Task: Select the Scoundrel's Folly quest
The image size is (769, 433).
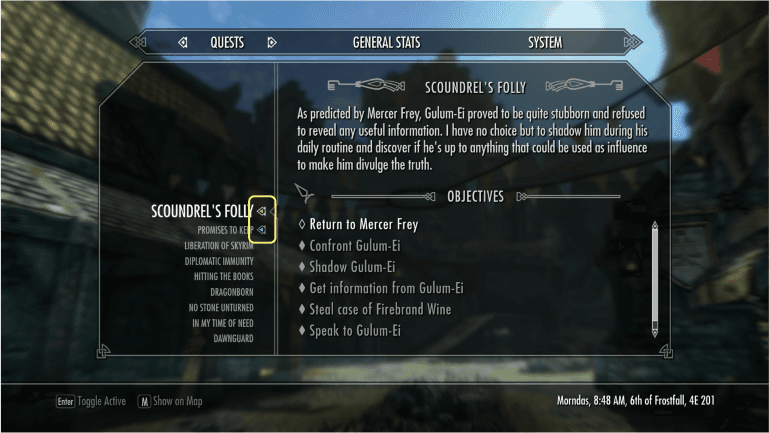Action: [200, 211]
